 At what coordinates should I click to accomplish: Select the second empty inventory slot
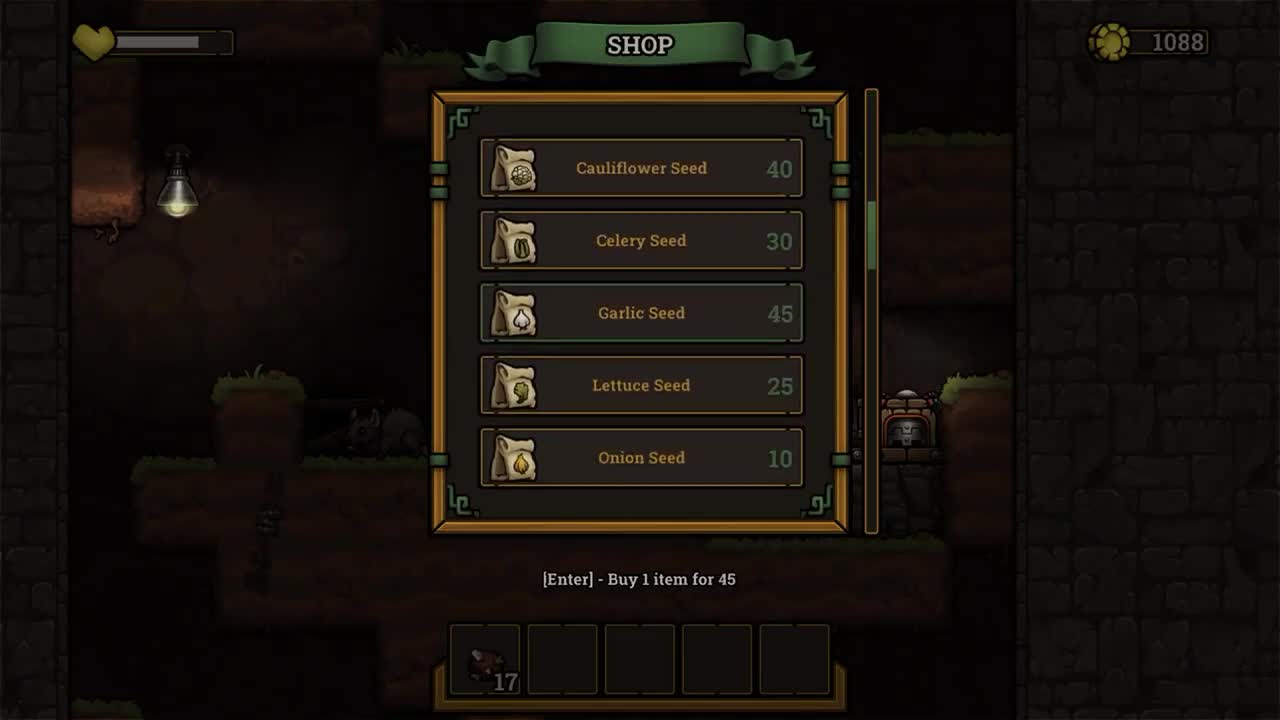563,658
